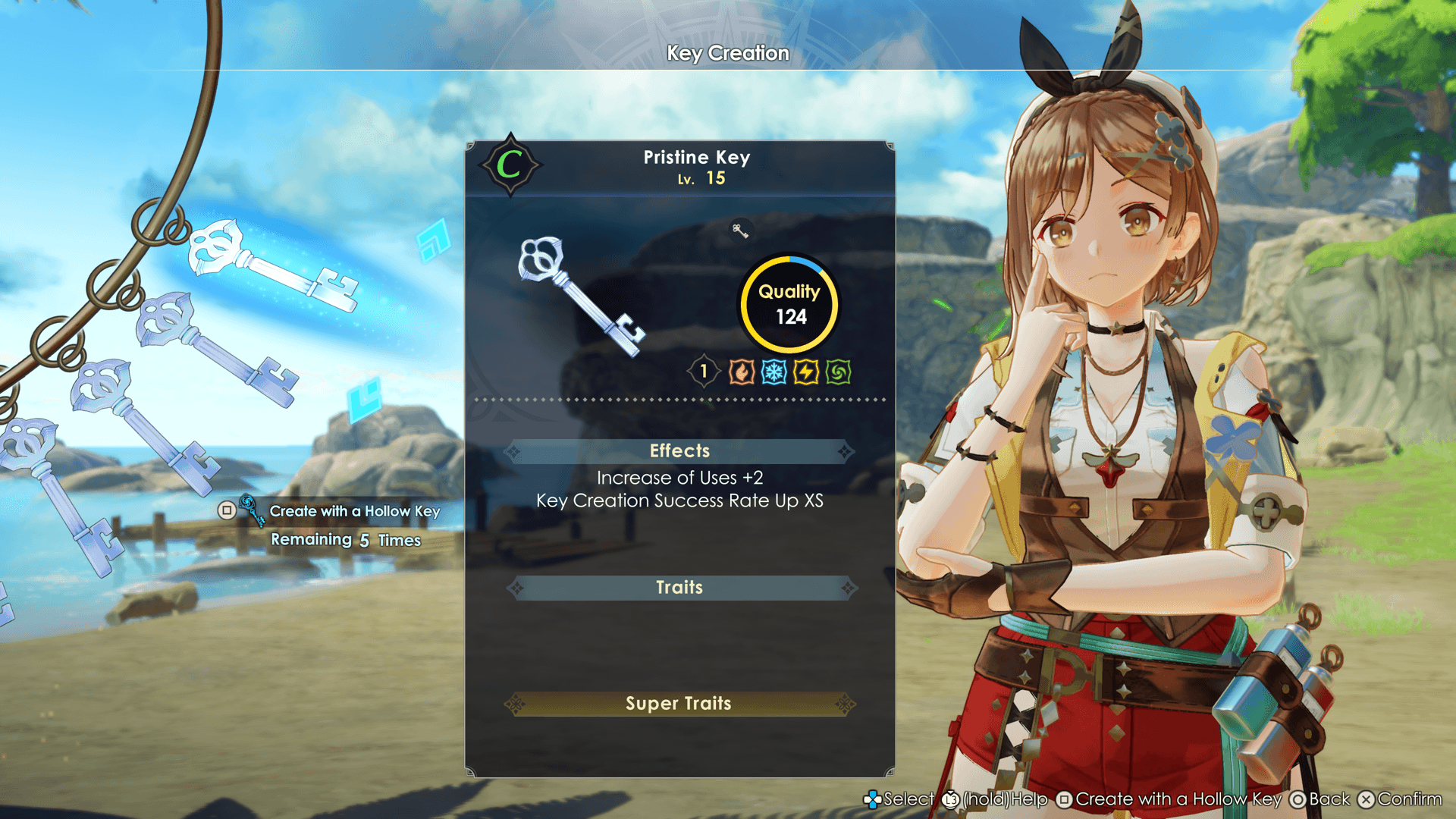Expand the Traits section header

[679, 588]
